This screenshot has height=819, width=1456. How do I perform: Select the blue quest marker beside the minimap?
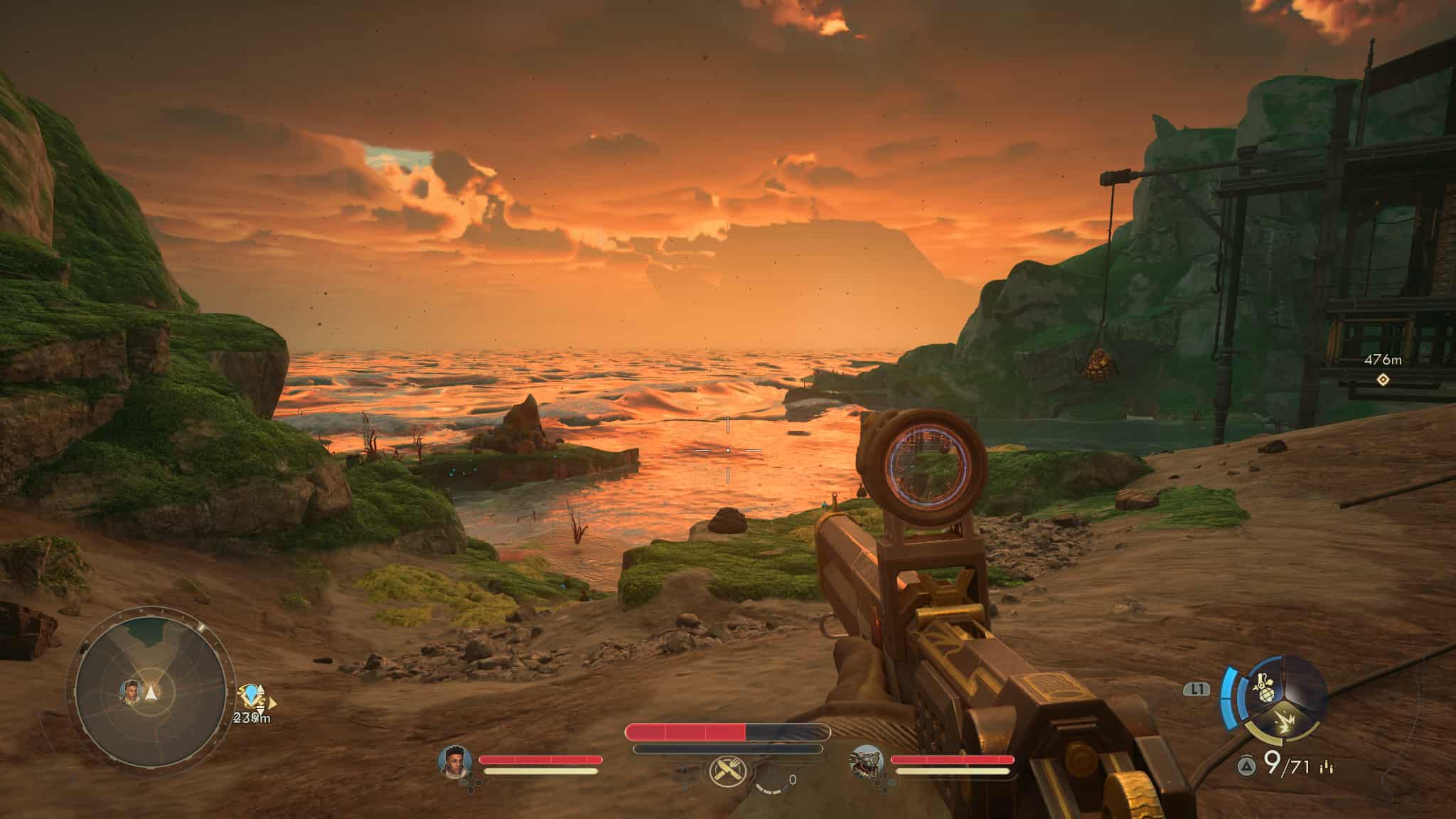pyautogui.click(x=250, y=695)
